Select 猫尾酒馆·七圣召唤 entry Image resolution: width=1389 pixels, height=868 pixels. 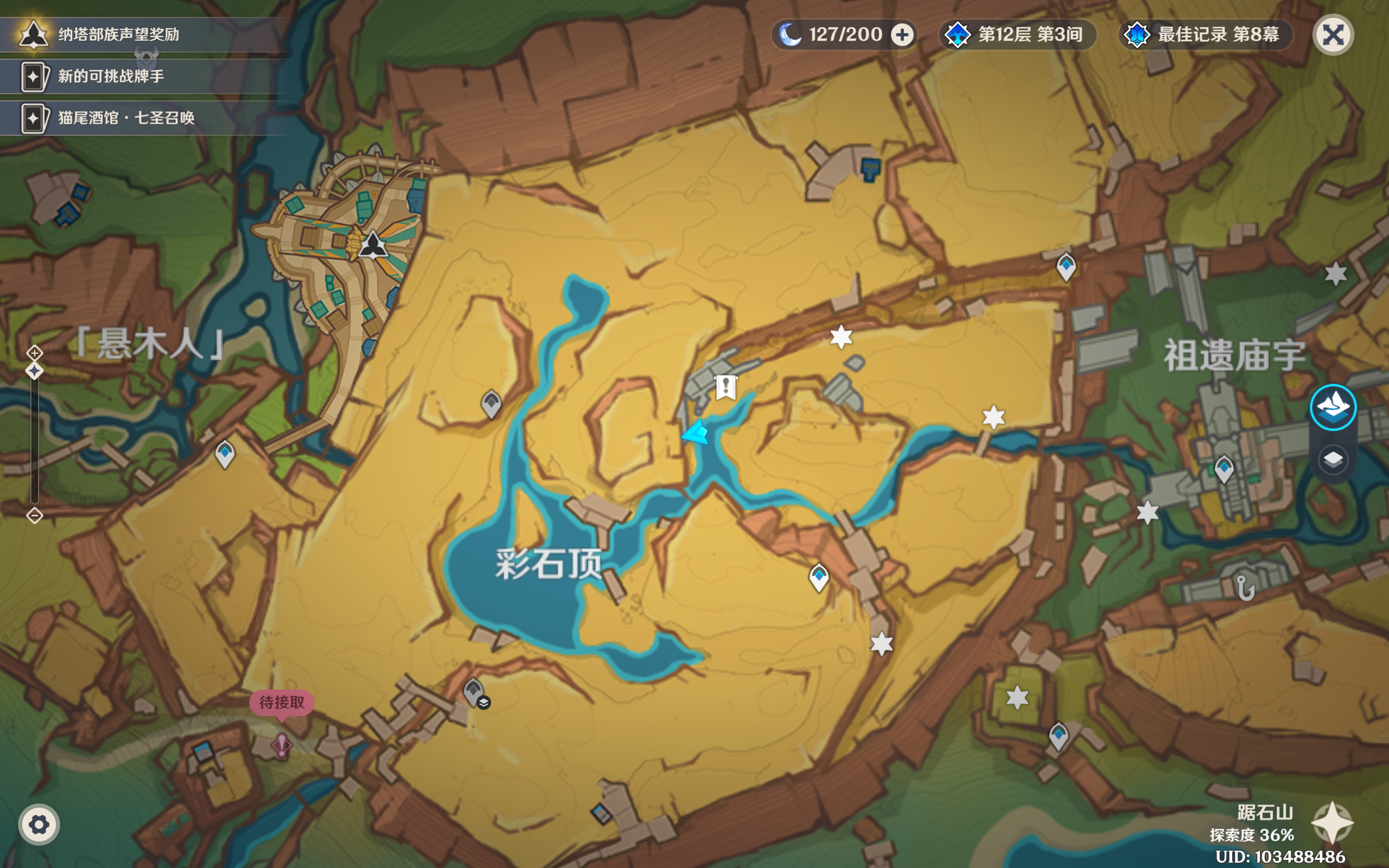[x=126, y=118]
